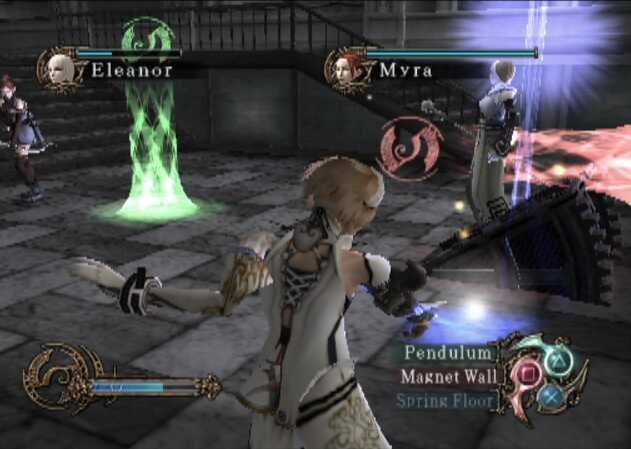Select the Pendulum trap entry

(449, 352)
